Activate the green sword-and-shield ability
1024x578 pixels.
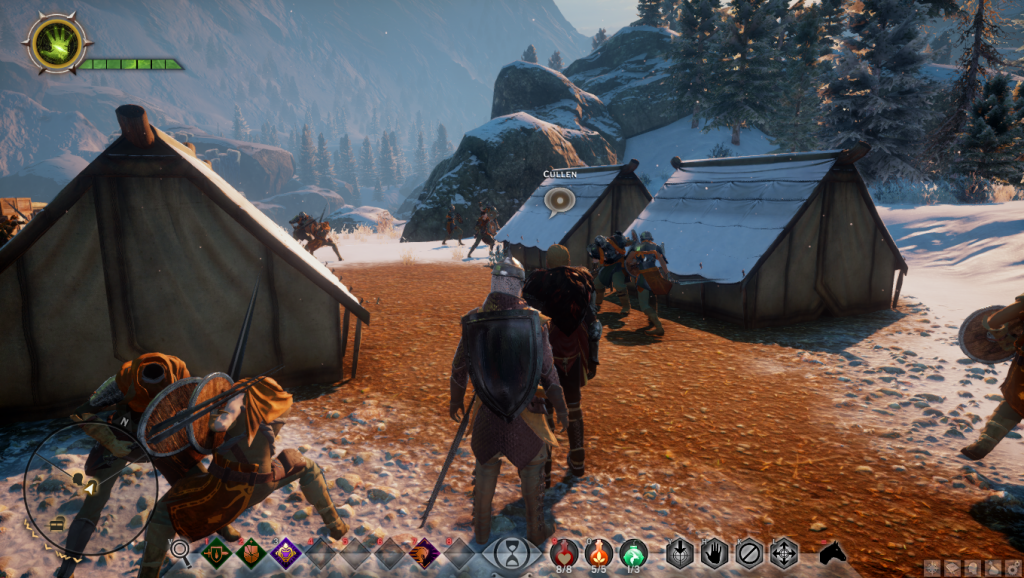(x=217, y=552)
